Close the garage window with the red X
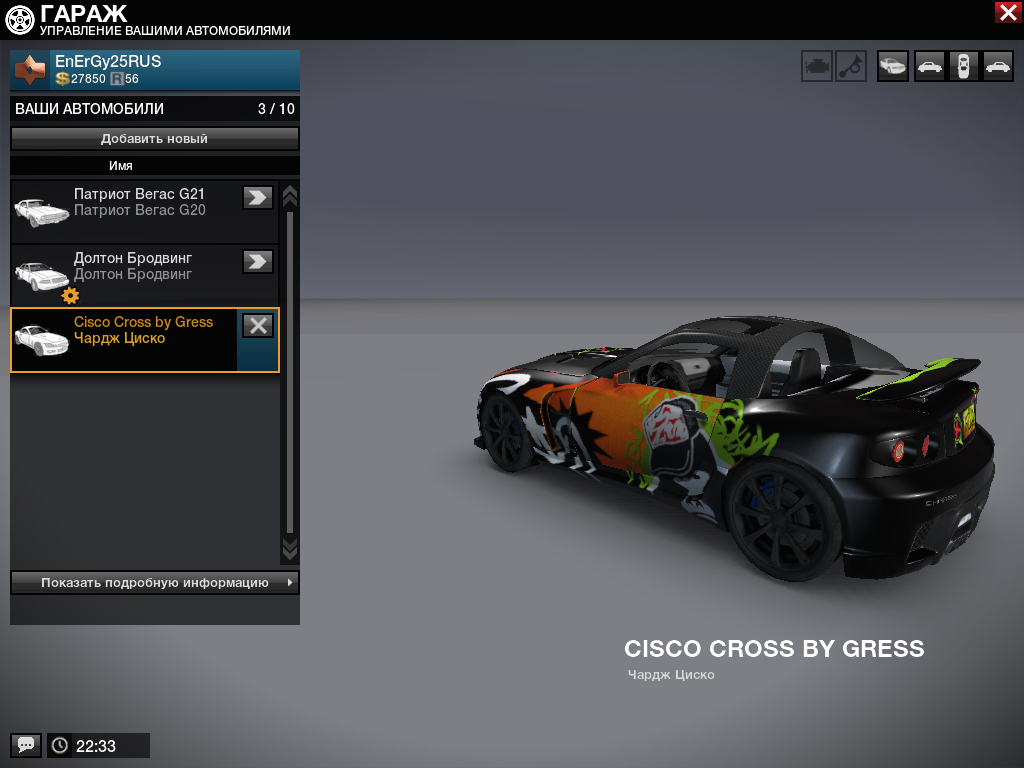Screen dimensions: 1024x768 pos(1007,12)
